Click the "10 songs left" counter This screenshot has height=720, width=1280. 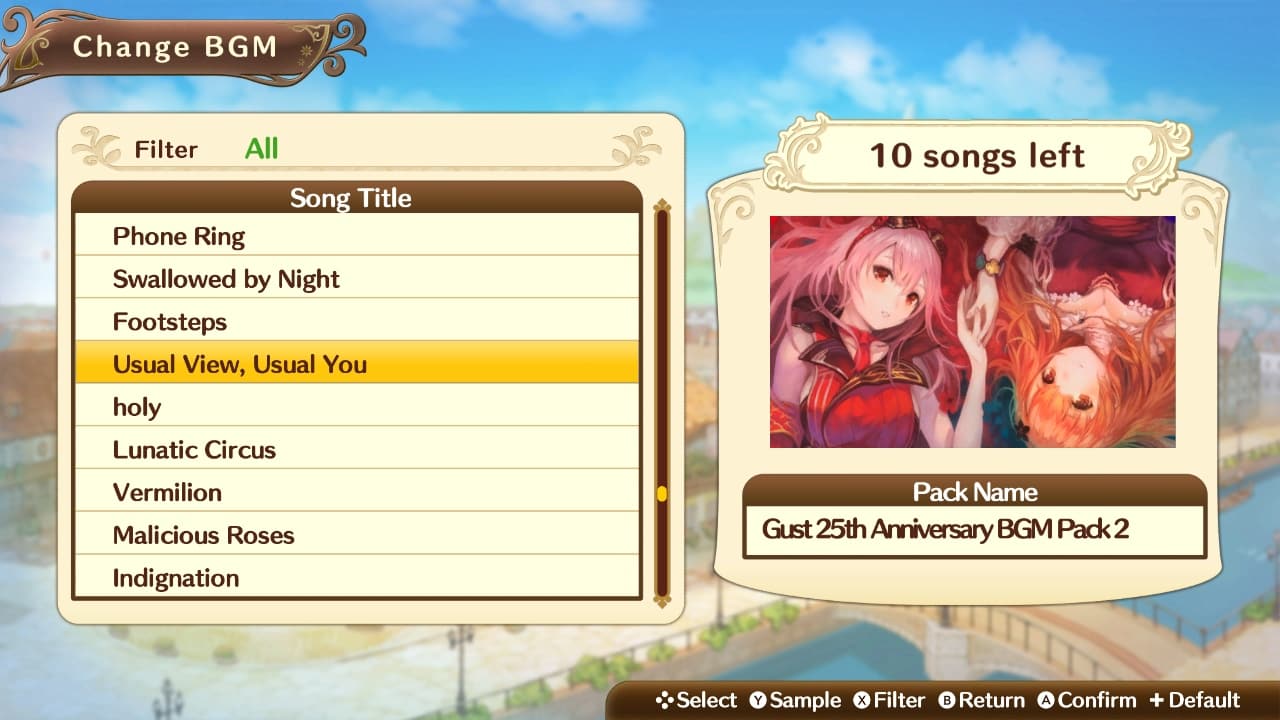click(x=975, y=156)
